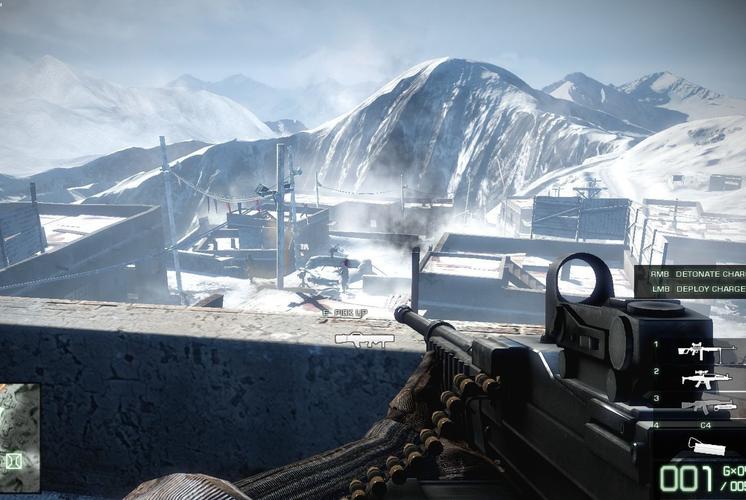Screen dimensions: 746x500
Task: Click the square objective marker on the minimap
Action: [14, 461]
